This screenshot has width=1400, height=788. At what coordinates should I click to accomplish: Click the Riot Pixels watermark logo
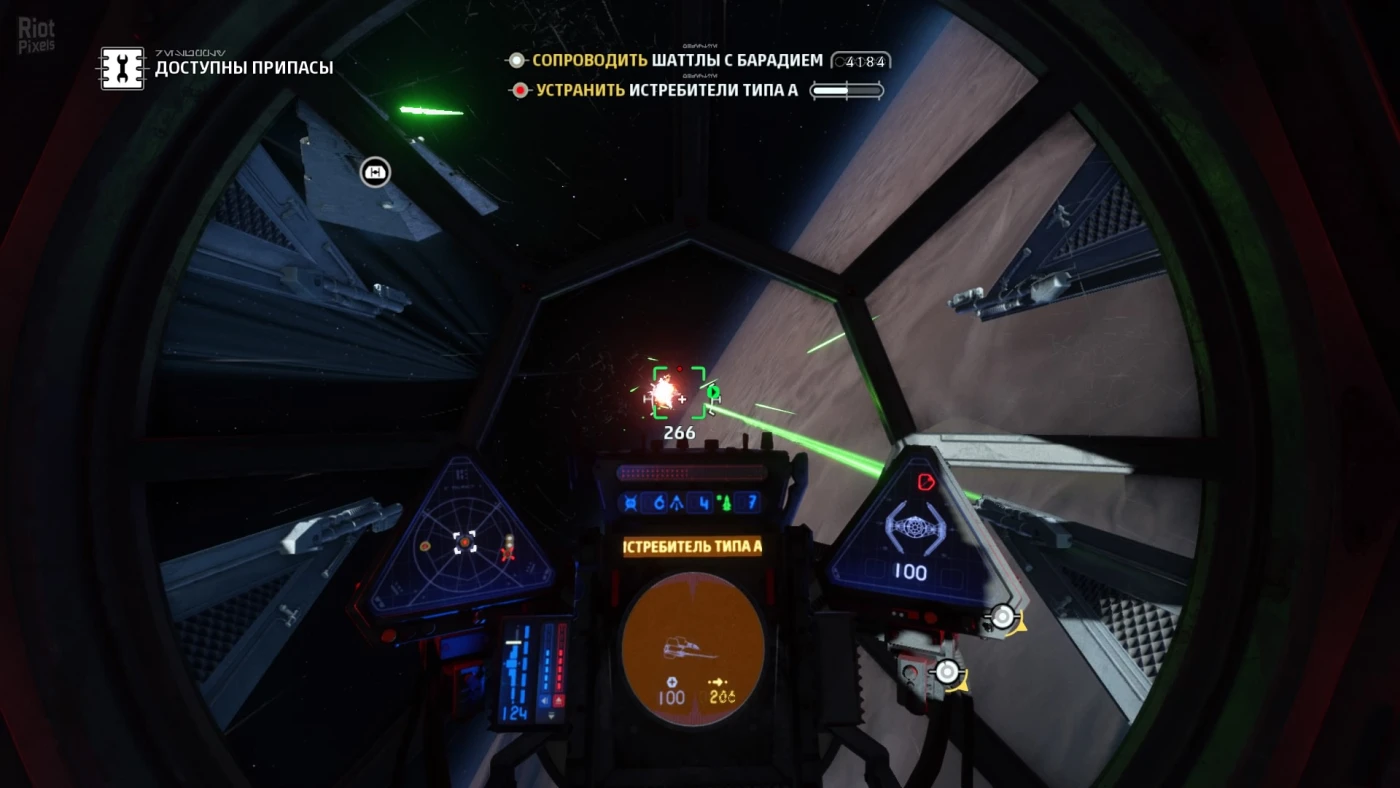click(36, 33)
